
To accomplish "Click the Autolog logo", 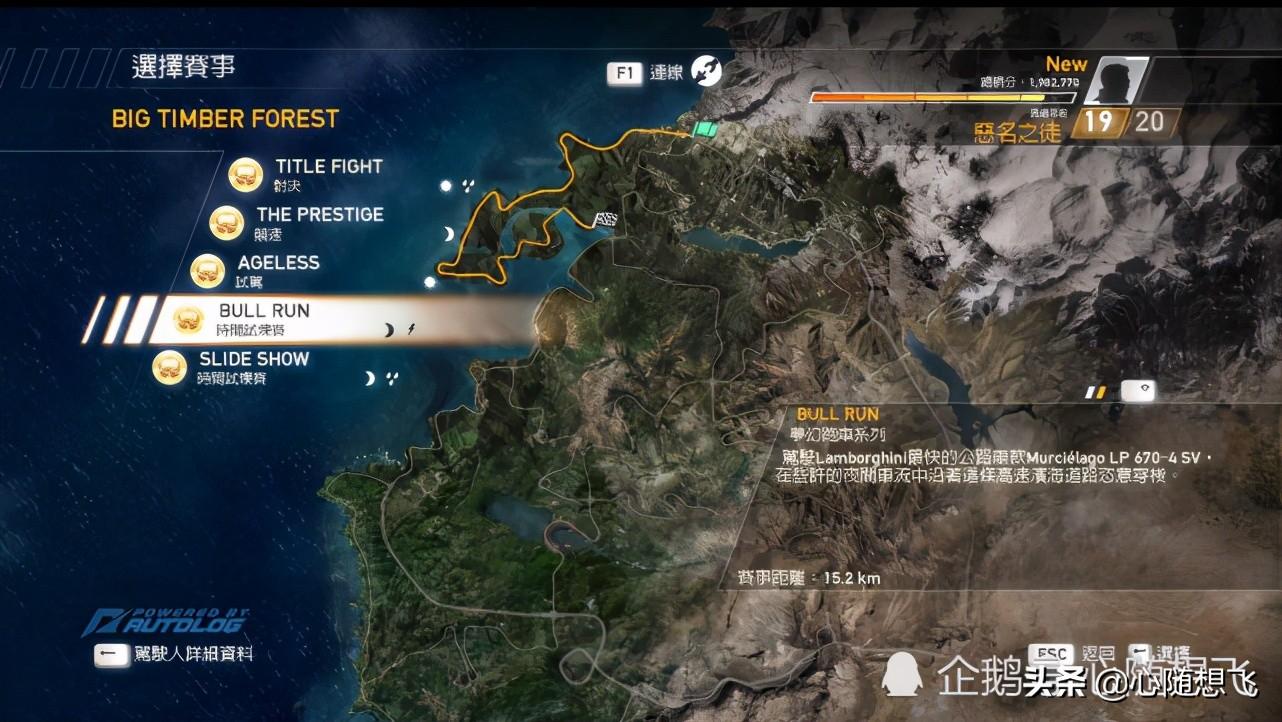I will [x=165, y=621].
